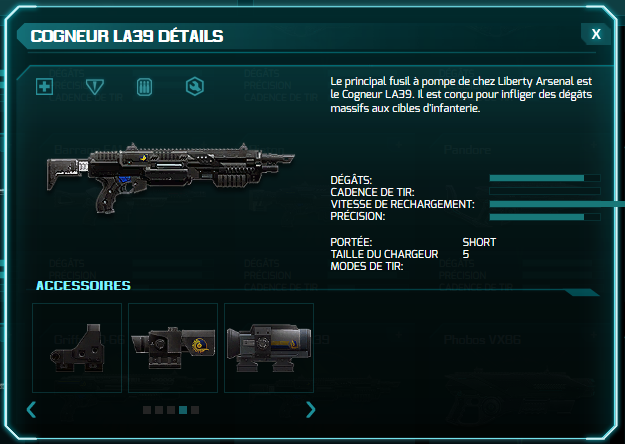Show next accessories with right arrow
Screen dimensions: 625x444
coord(310,409)
